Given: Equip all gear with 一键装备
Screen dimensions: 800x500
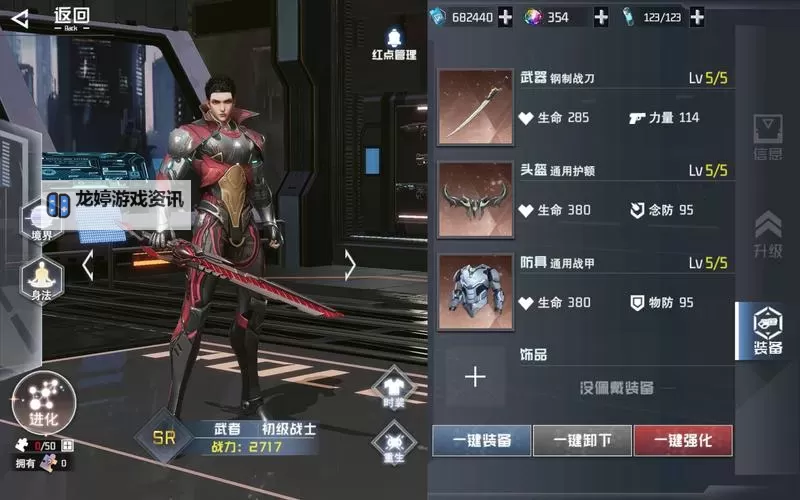Looking at the screenshot, I should (482, 440).
